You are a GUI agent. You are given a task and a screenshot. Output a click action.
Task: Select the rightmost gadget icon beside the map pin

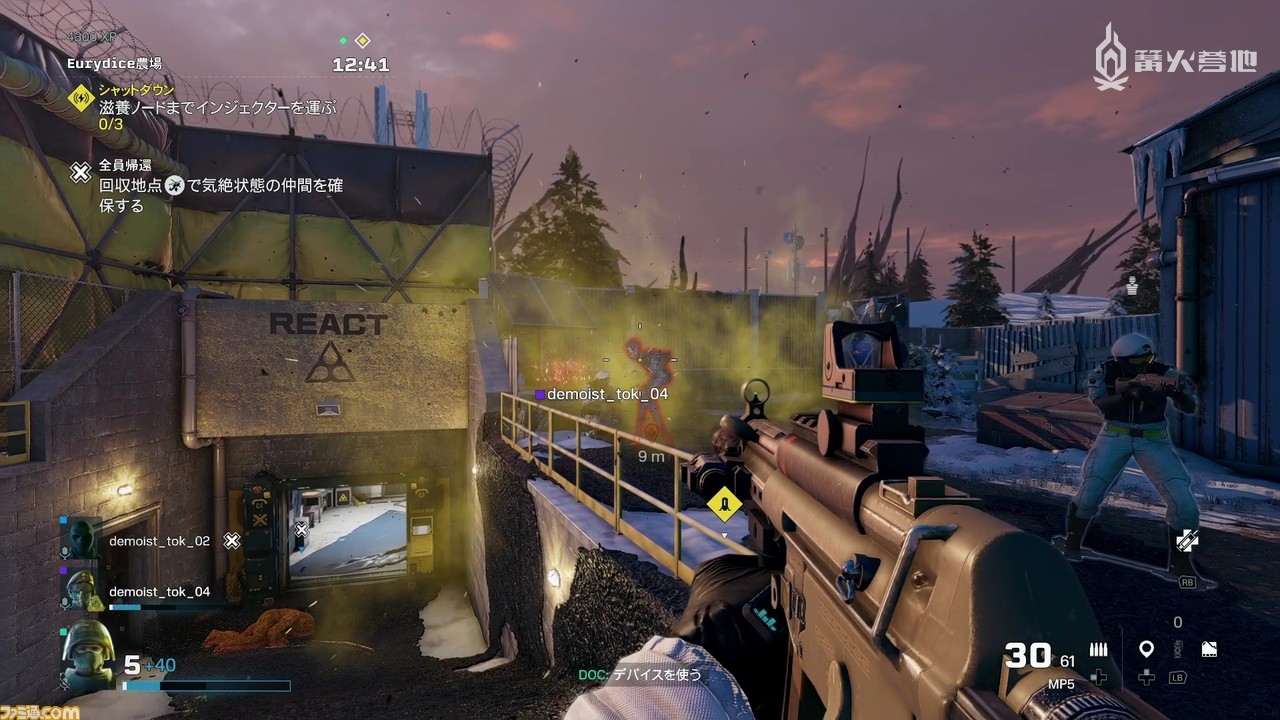click(x=1208, y=650)
